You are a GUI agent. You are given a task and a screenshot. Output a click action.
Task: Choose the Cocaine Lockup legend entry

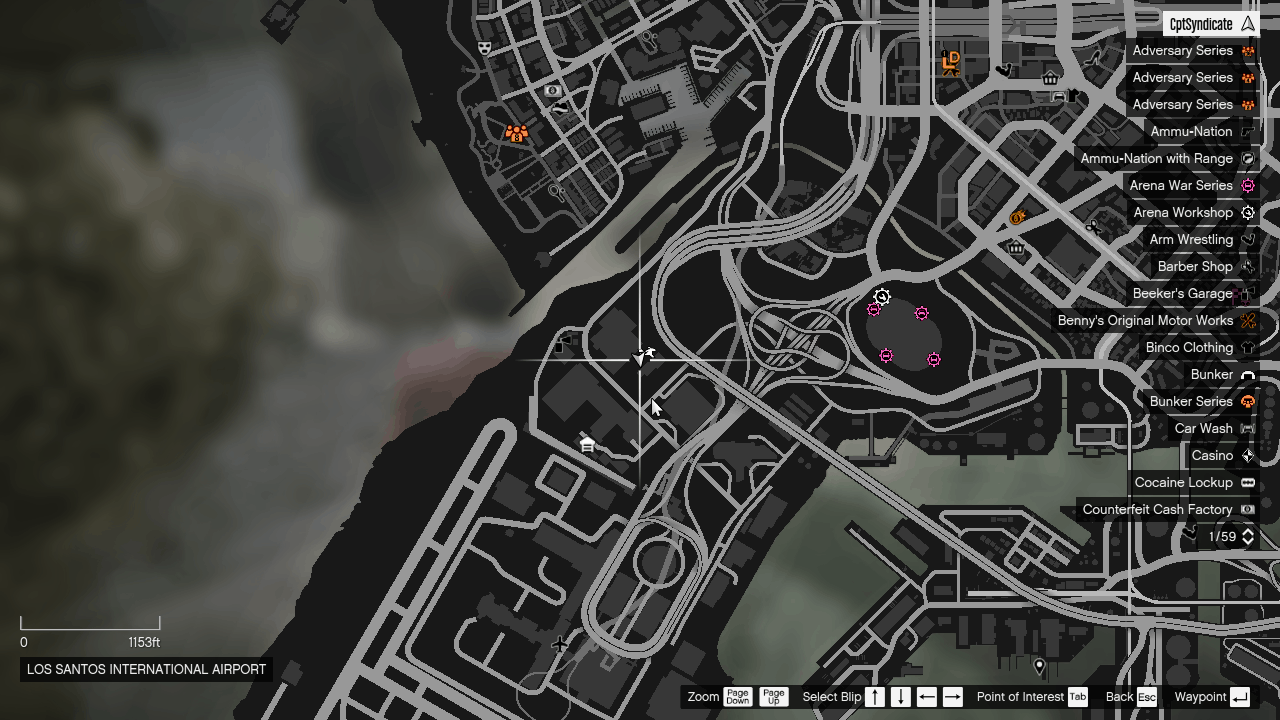[1184, 482]
